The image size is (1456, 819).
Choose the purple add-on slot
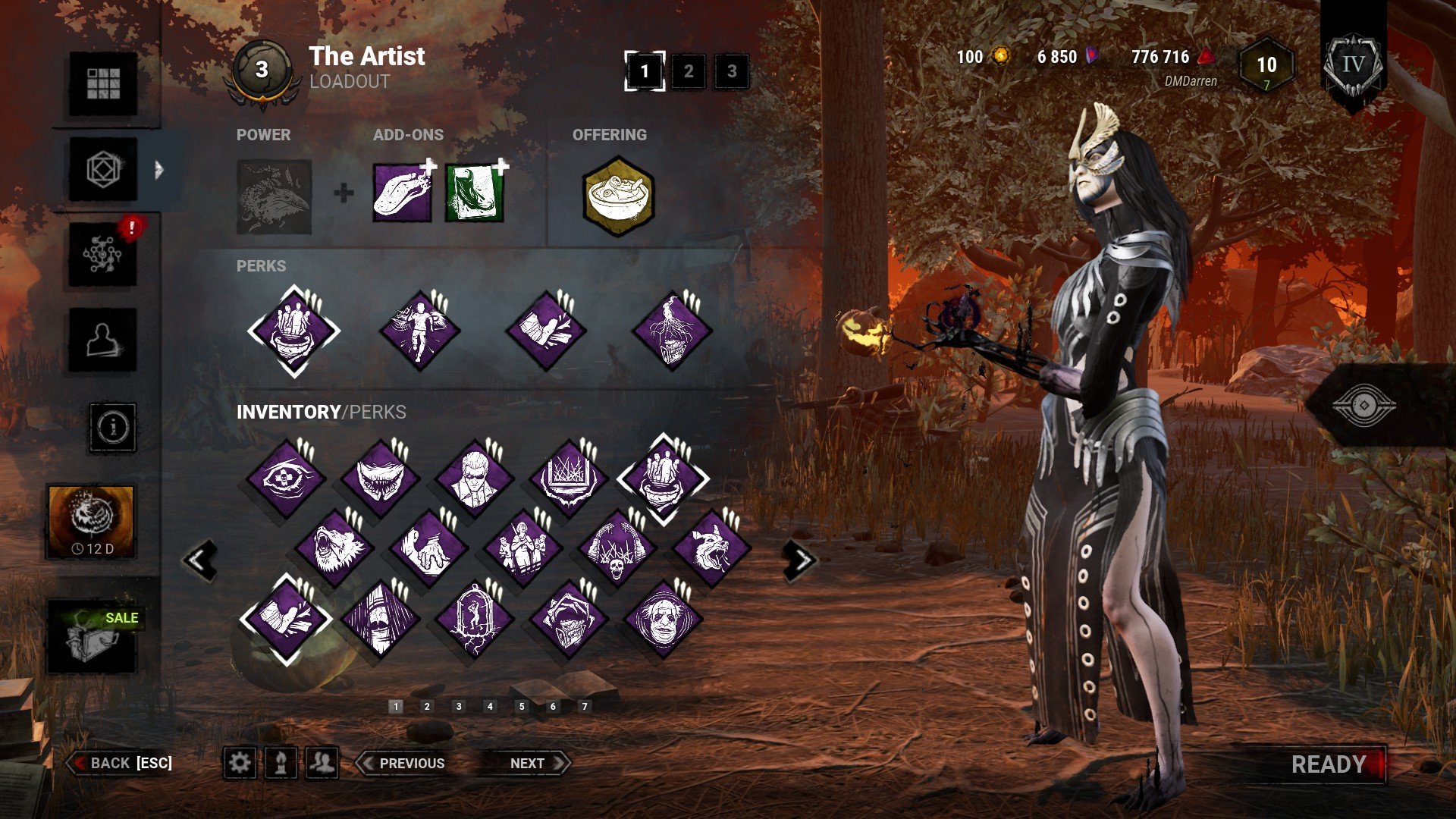point(403,193)
